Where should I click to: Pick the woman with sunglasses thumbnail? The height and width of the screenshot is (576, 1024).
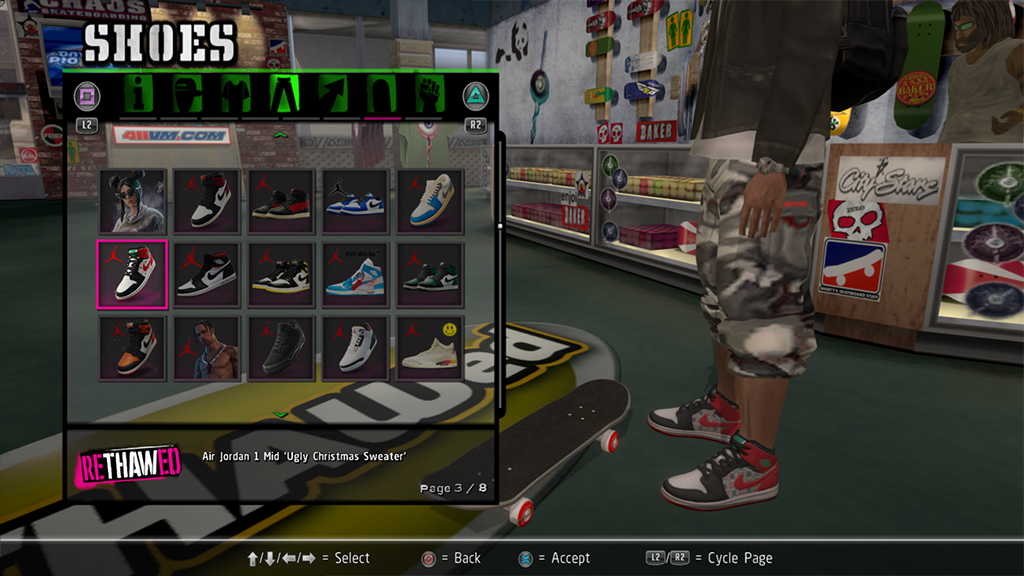(132, 200)
